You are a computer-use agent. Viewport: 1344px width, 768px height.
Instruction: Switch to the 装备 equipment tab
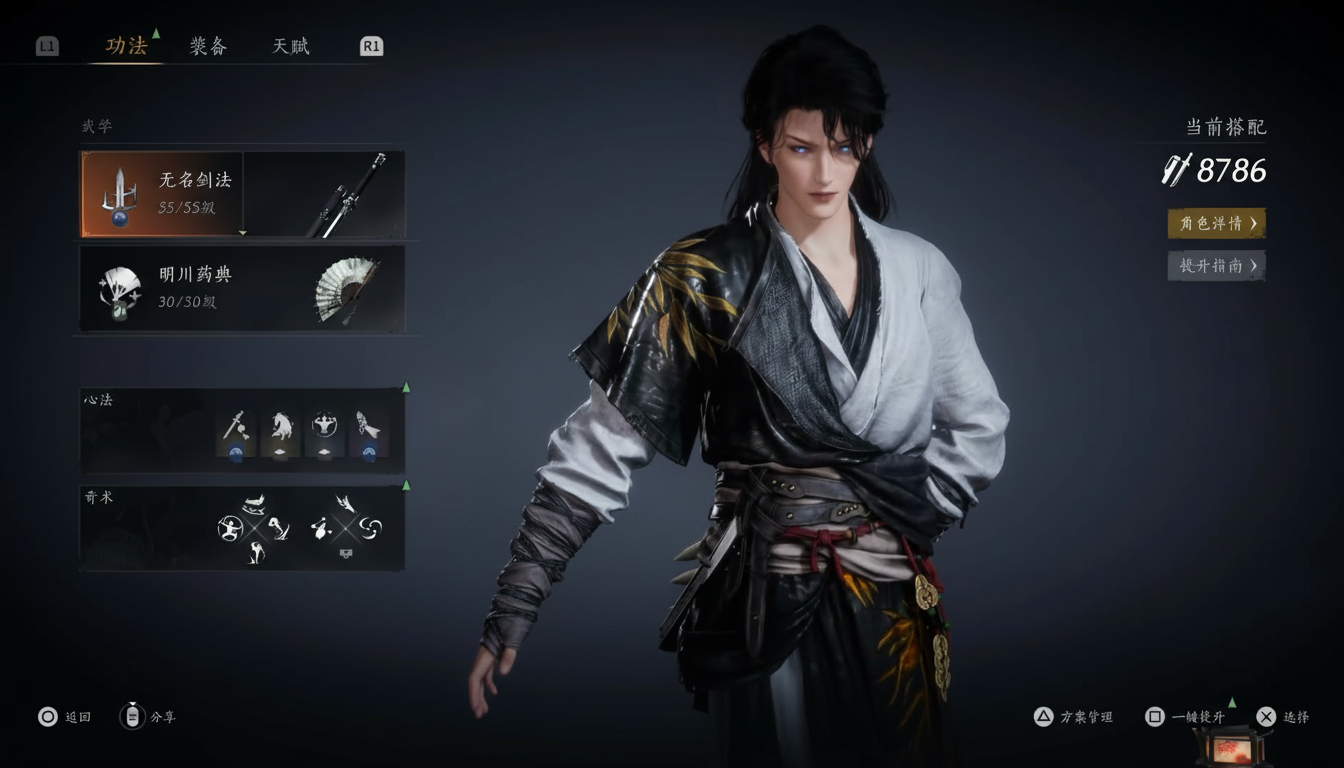click(208, 46)
